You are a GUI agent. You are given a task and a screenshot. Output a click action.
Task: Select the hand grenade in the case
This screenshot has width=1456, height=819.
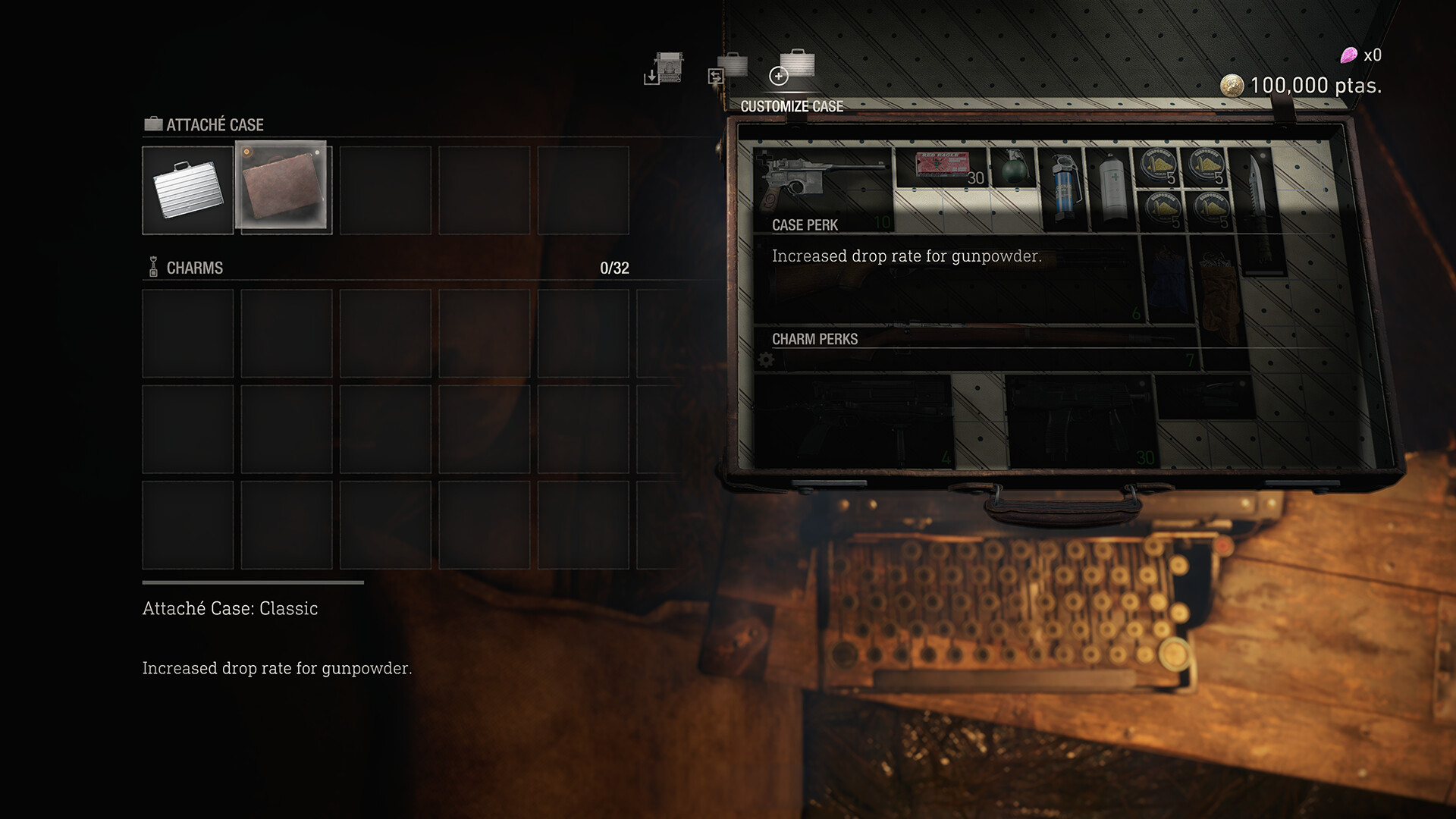pyautogui.click(x=1012, y=168)
